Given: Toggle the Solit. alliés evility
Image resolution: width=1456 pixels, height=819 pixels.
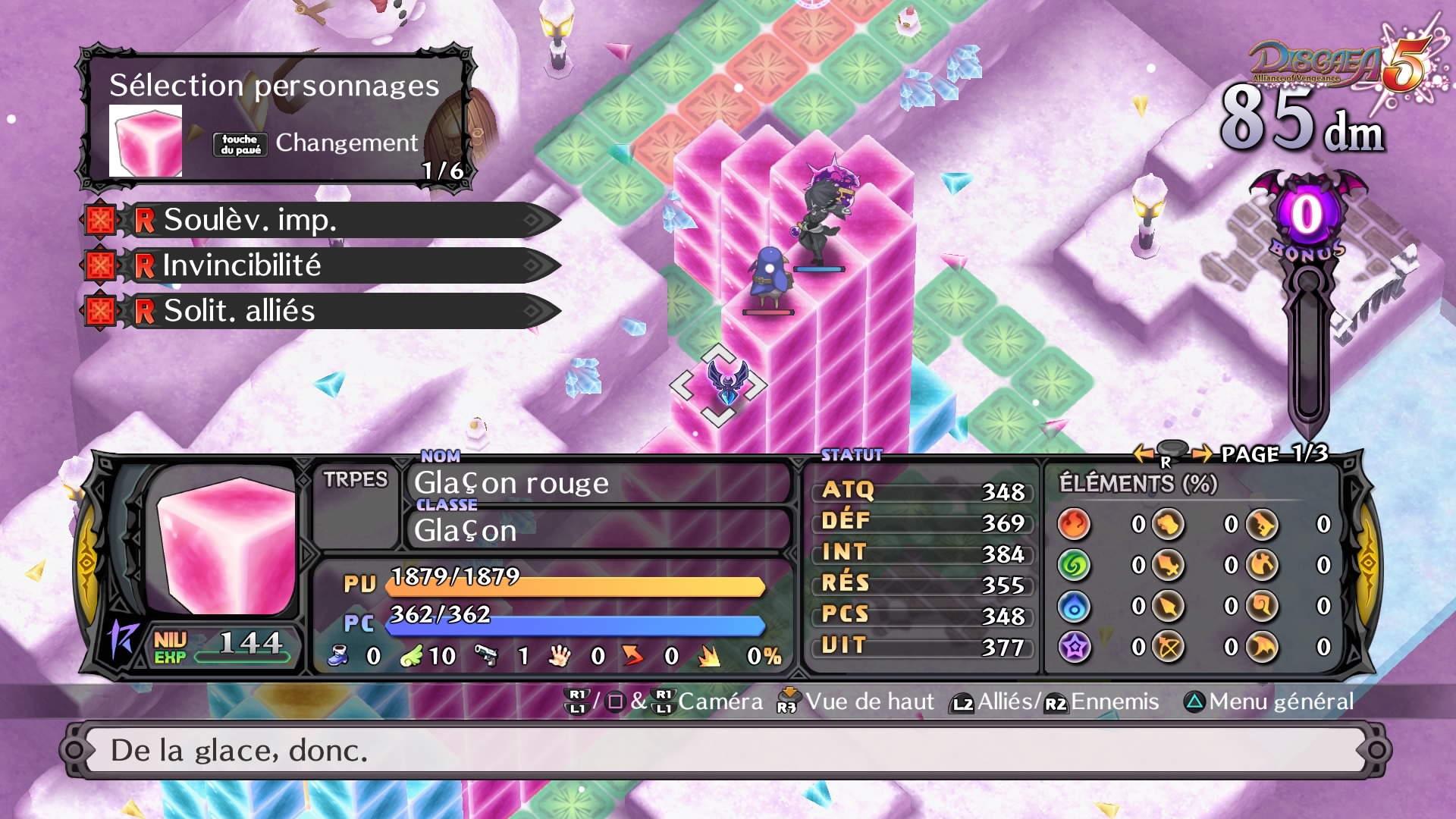Looking at the screenshot, I should pyautogui.click(x=102, y=310).
